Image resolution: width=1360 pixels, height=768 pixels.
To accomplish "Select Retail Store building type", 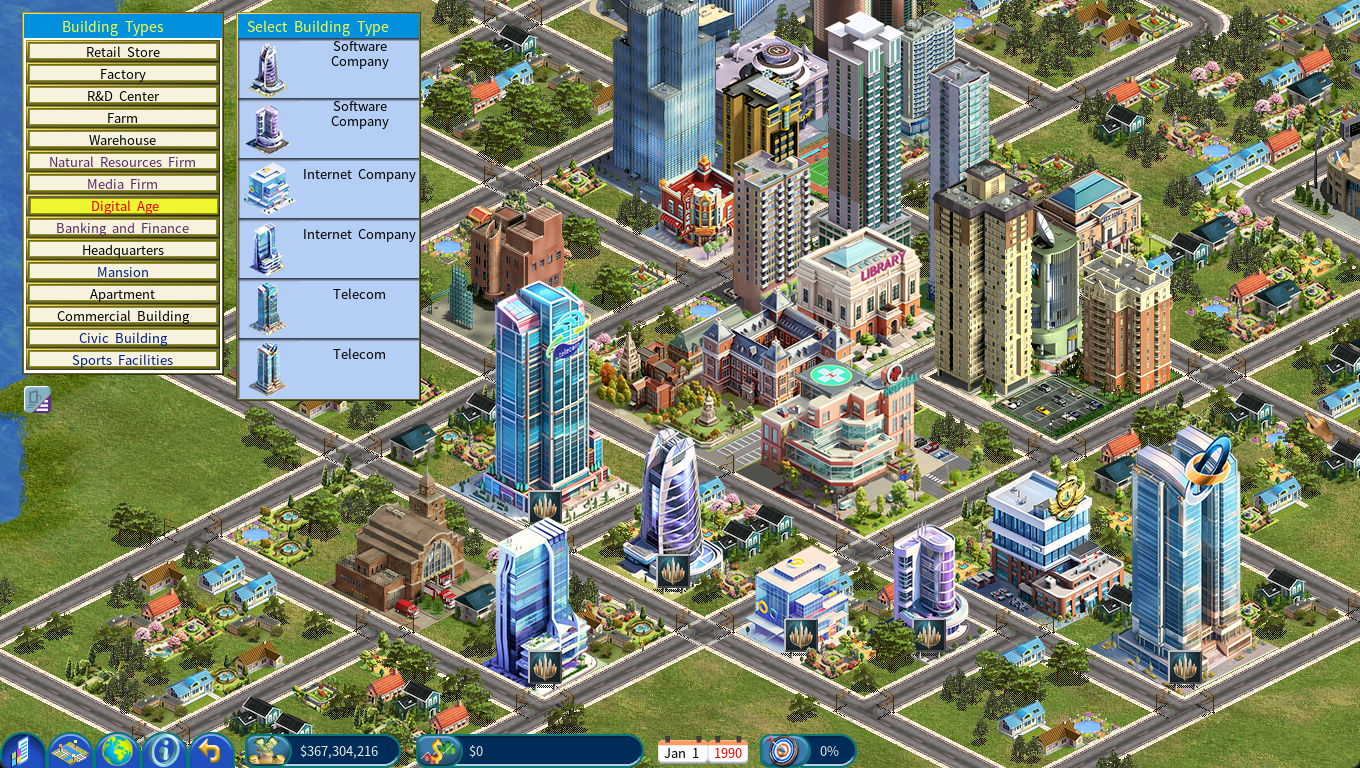I will [123, 52].
